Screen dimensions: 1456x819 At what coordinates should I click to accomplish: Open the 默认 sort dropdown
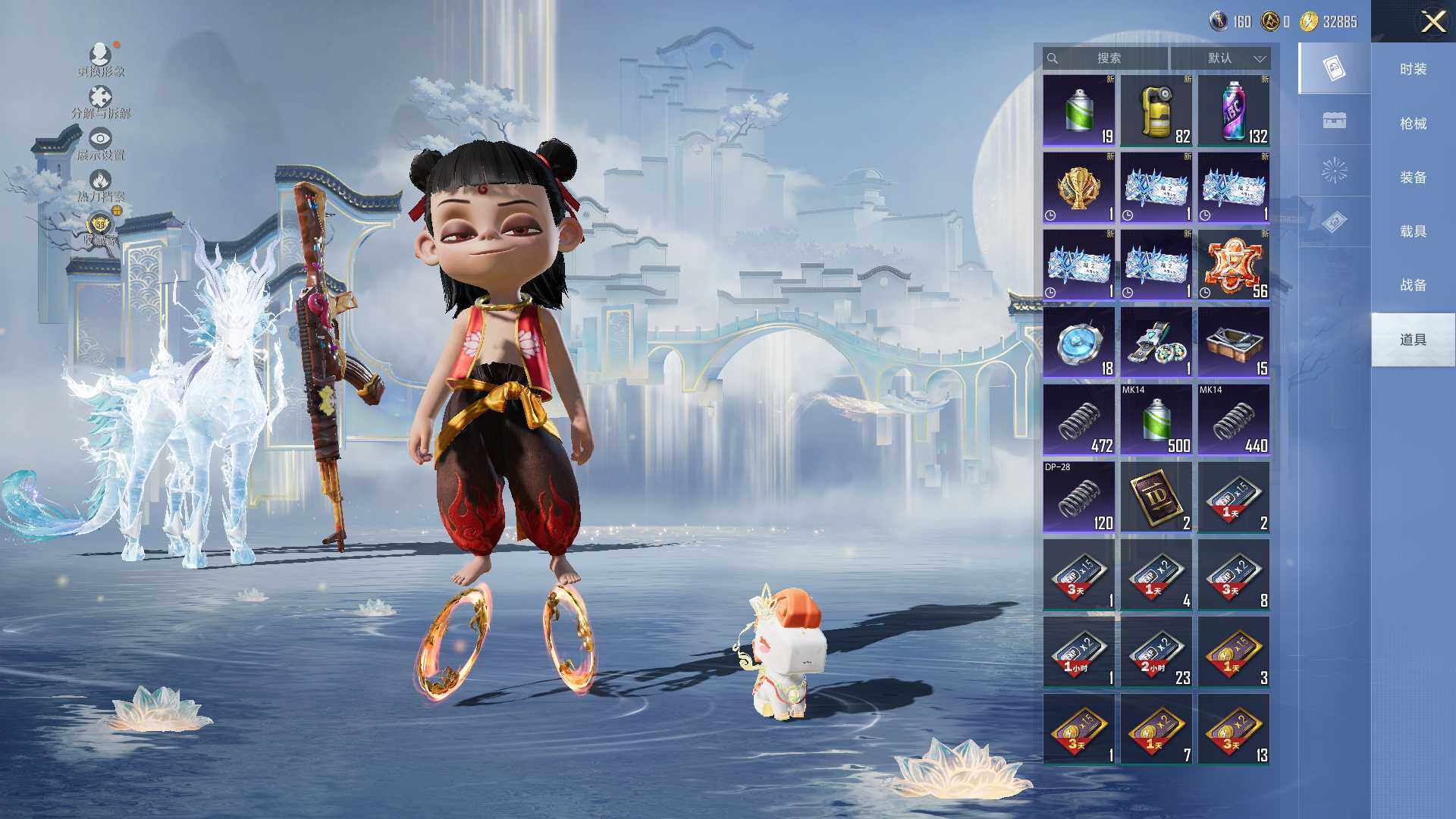point(1220,58)
